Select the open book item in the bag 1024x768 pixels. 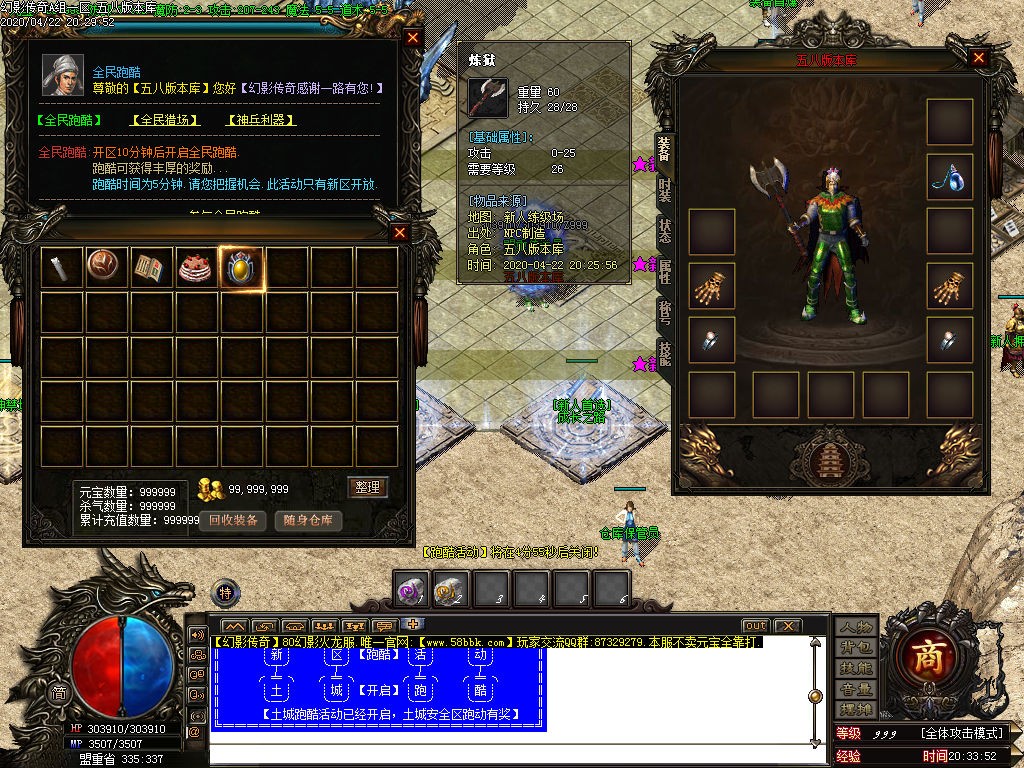click(x=150, y=268)
